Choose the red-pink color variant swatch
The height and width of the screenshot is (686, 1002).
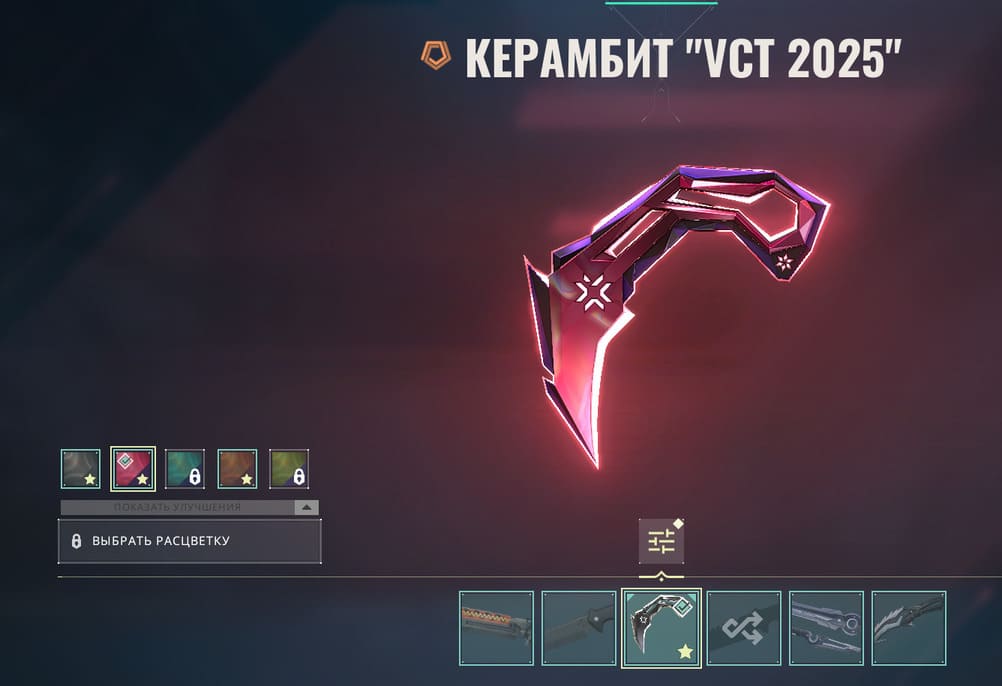pyautogui.click(x=133, y=469)
